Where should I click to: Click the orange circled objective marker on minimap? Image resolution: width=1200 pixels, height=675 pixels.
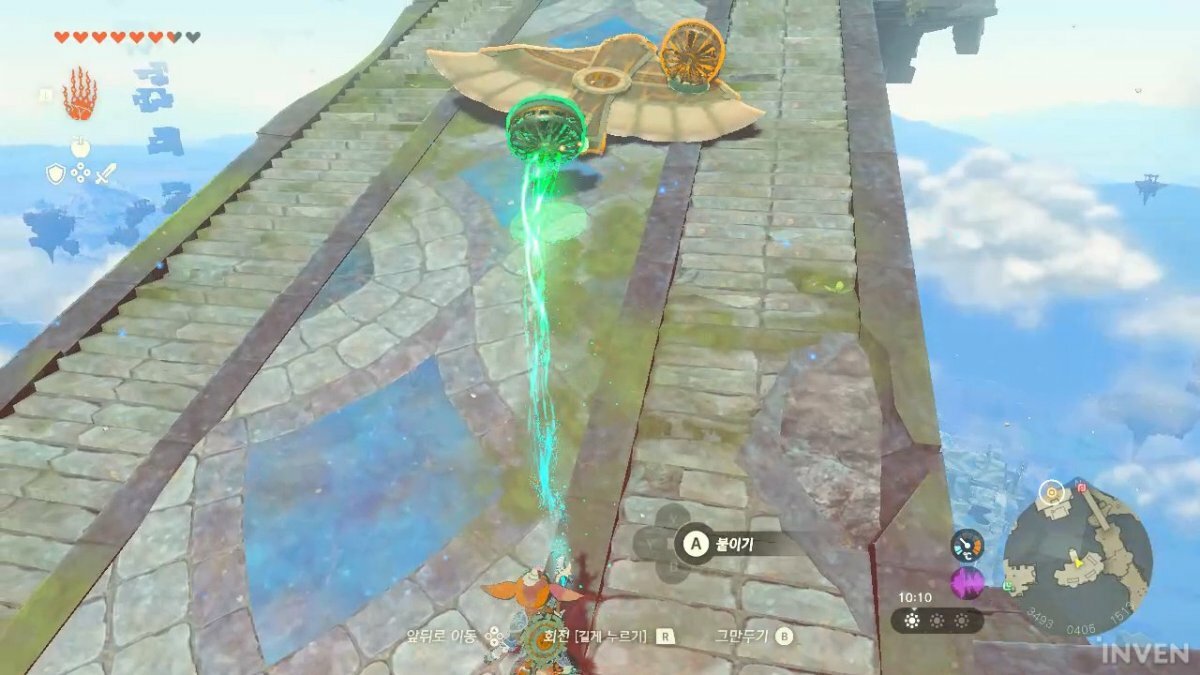[x=1050, y=492]
